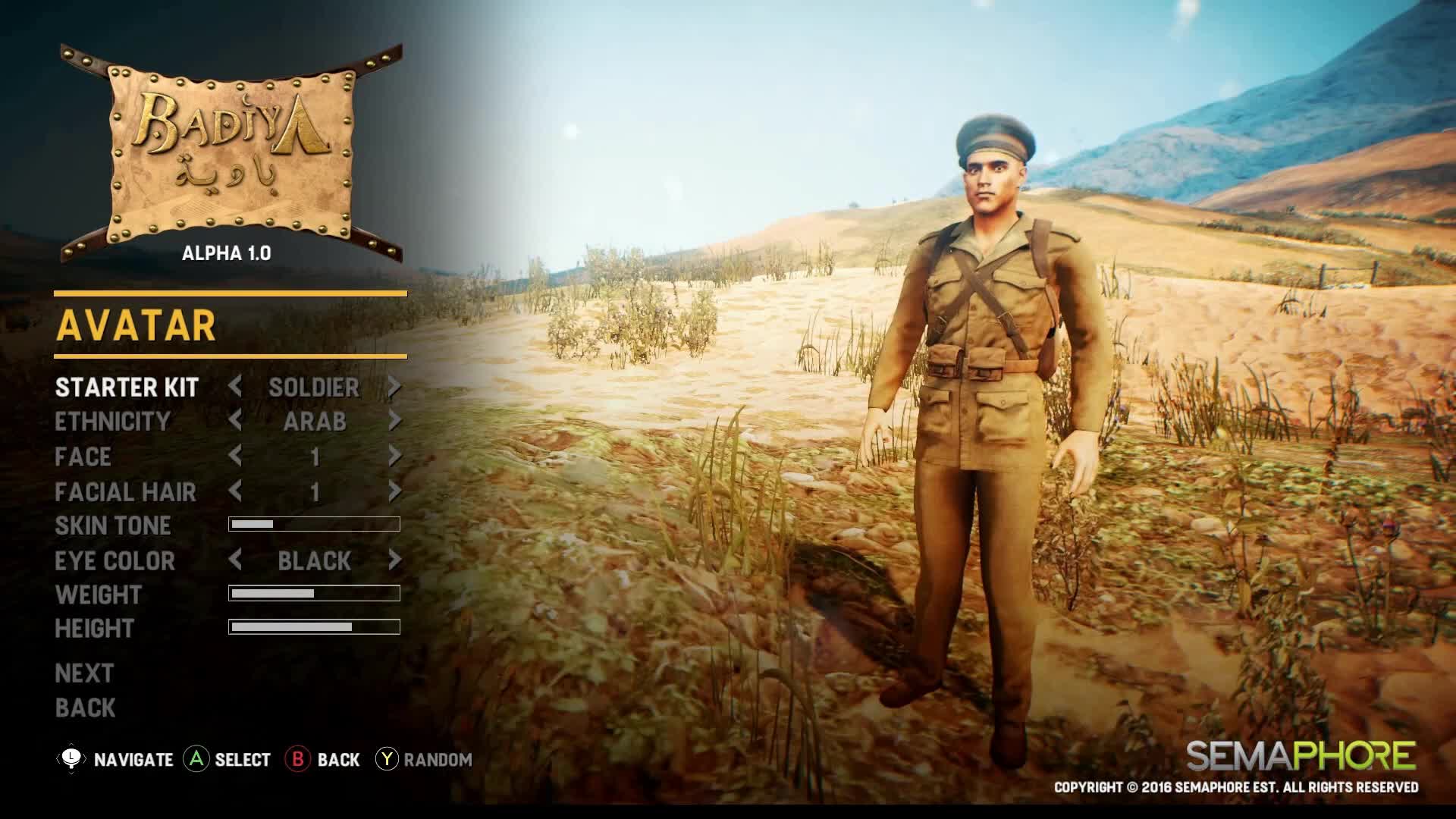Cycle Starter Kit to next option

394,387
